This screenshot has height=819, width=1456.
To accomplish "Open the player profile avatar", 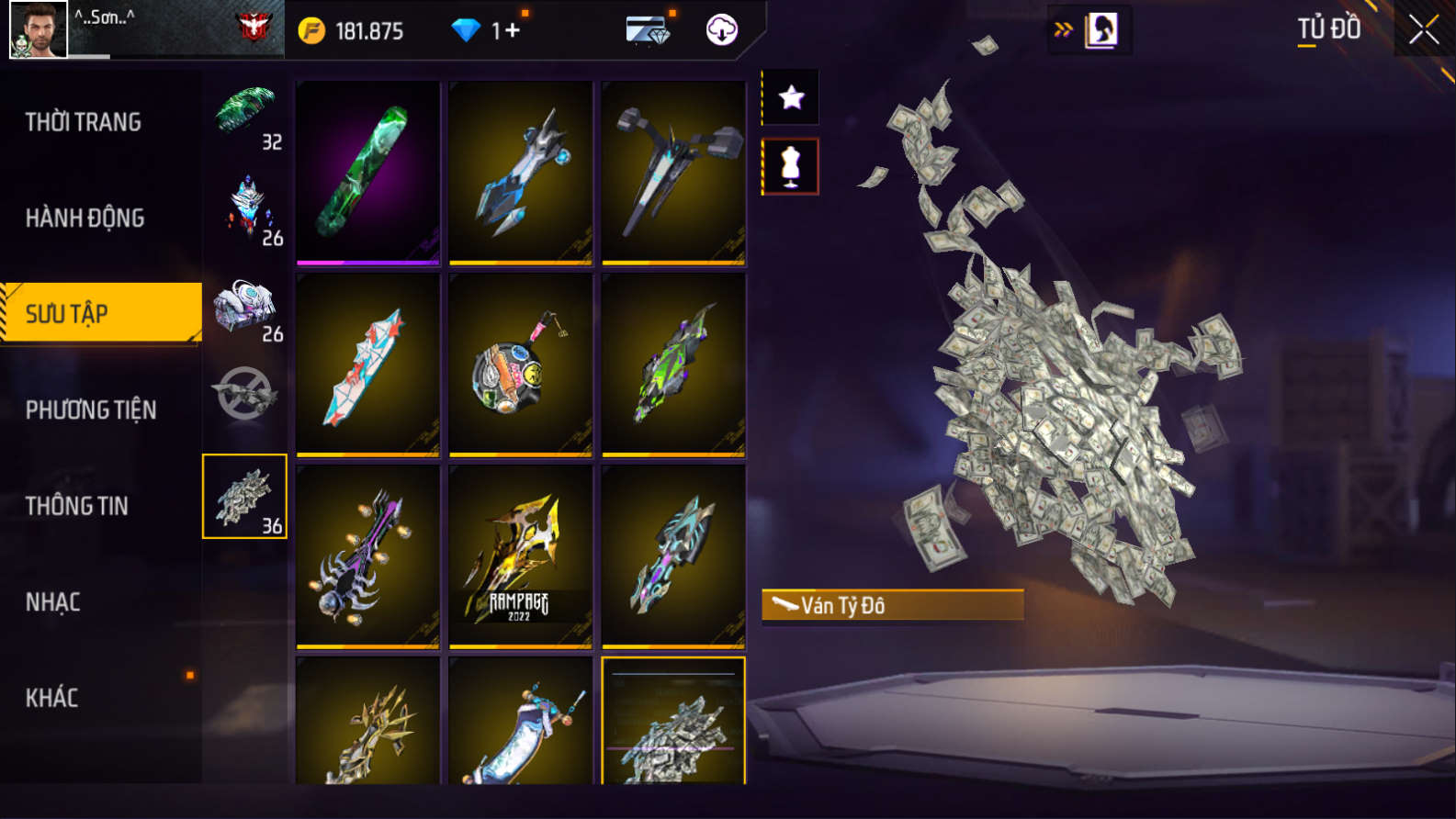I will click(39, 30).
